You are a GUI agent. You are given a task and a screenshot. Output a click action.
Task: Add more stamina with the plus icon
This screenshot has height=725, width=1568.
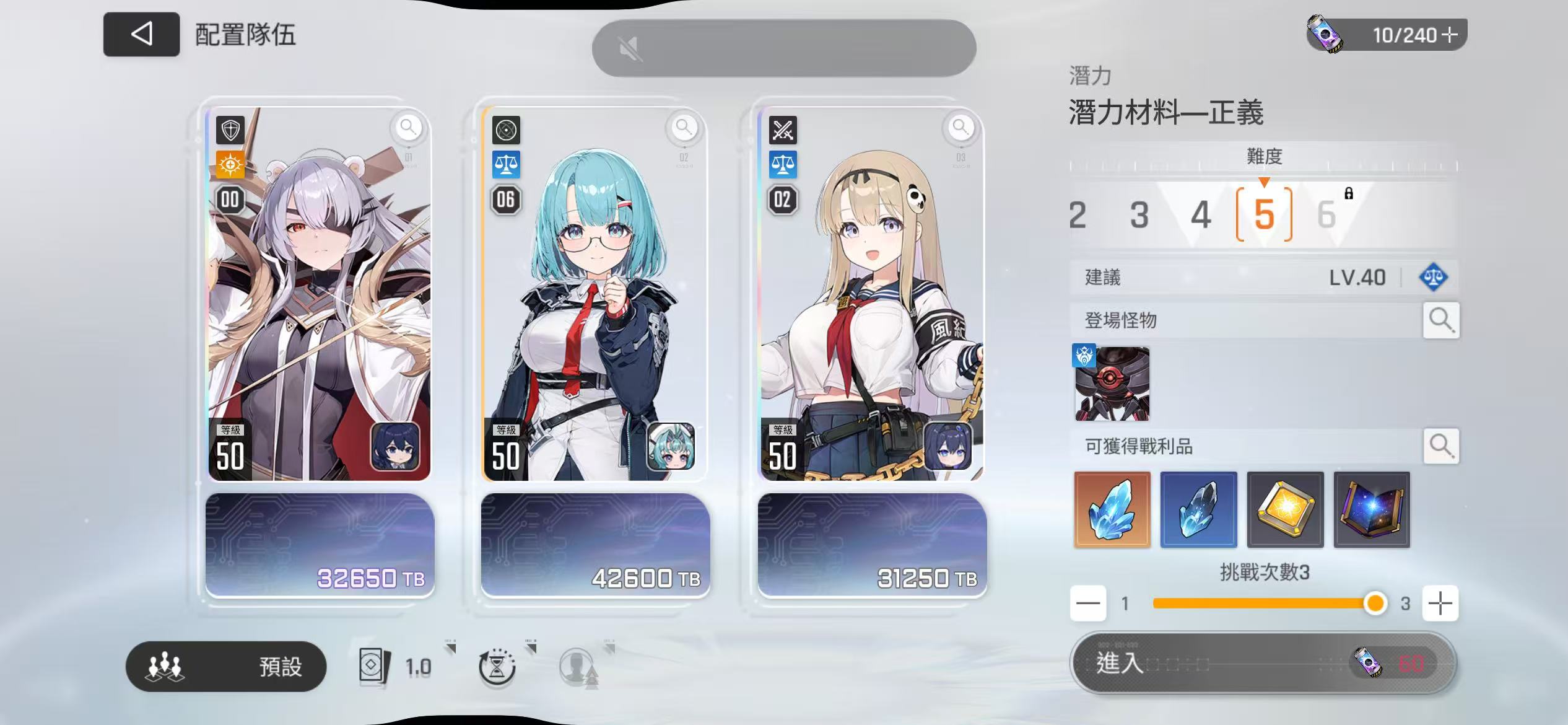1449,35
